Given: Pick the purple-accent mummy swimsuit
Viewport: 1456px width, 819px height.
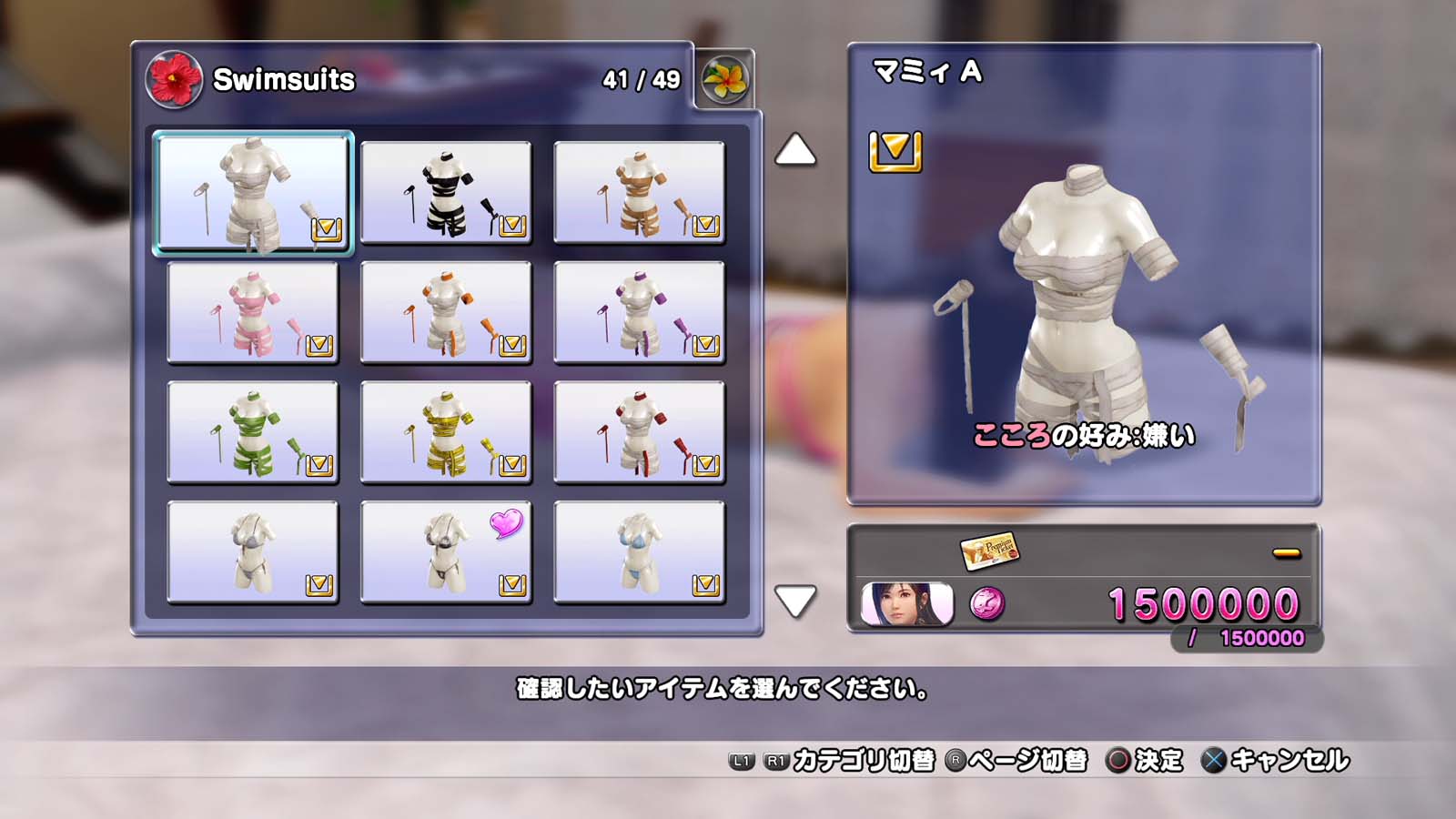Looking at the screenshot, I should [639, 312].
